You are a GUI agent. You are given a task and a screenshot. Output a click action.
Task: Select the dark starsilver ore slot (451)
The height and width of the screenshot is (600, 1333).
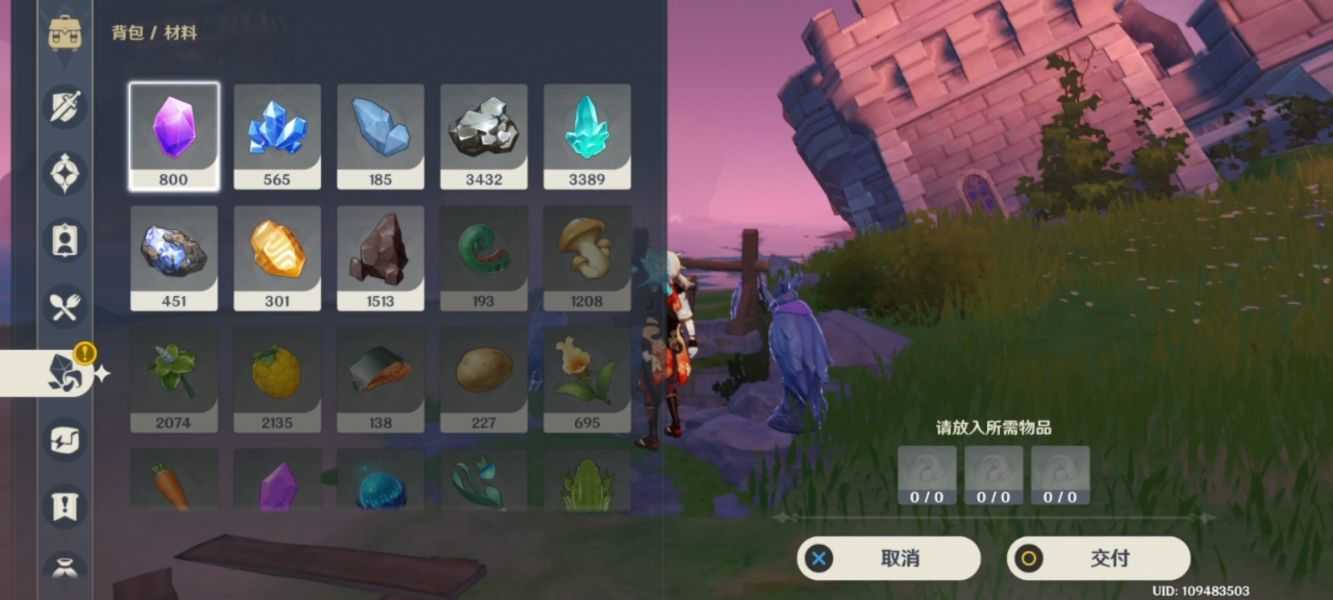pos(174,258)
